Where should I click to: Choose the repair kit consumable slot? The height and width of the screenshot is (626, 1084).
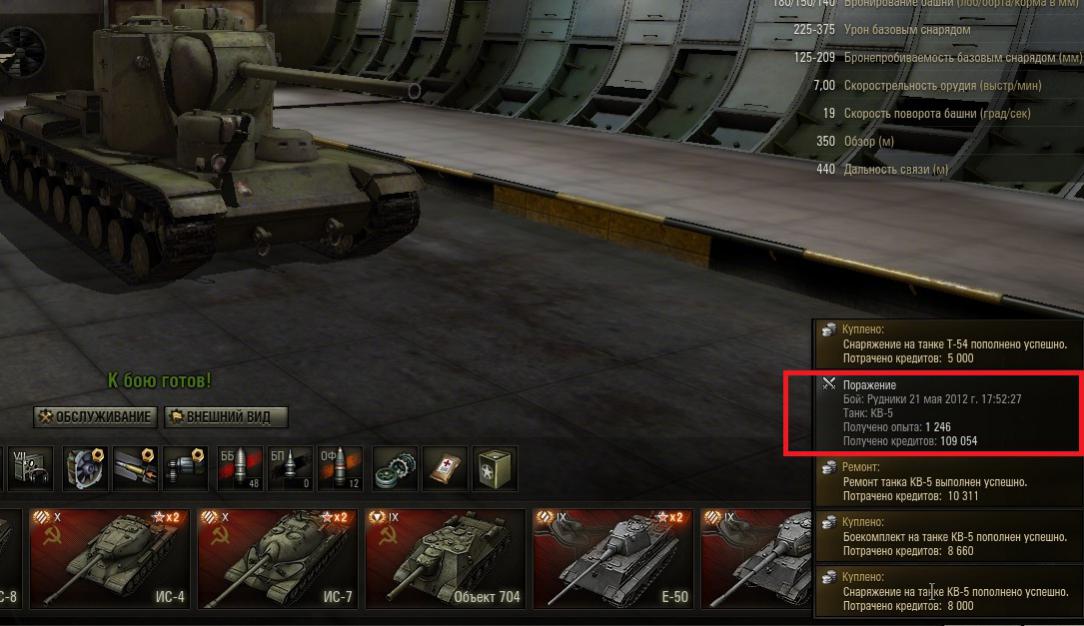393,468
